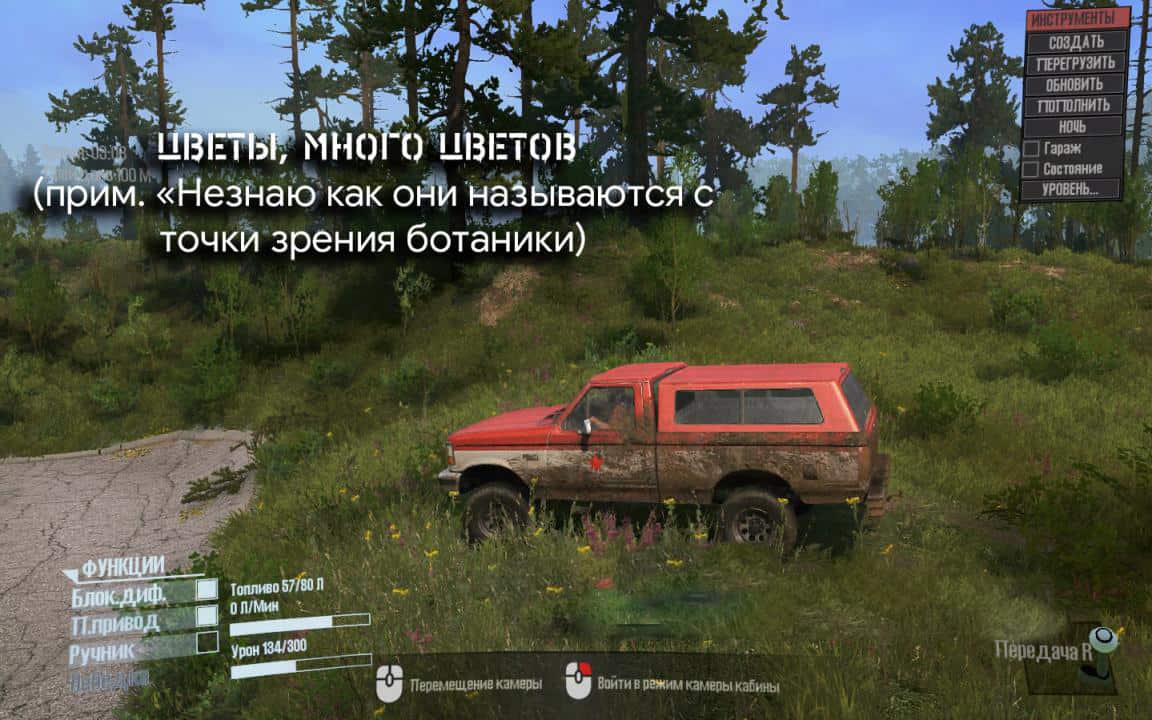Choose the Обновить button
Image resolution: width=1152 pixels, height=720 pixels.
(x=1077, y=84)
